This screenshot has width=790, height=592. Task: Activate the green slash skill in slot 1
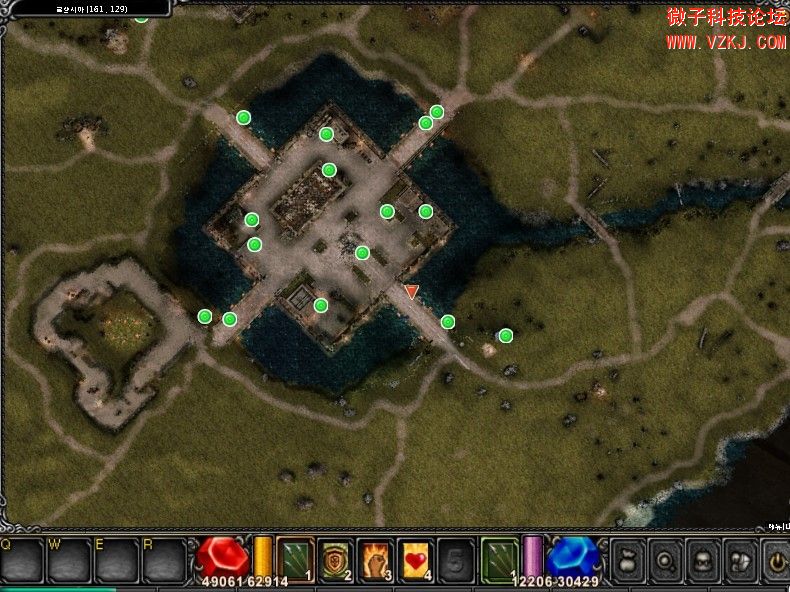[296, 558]
